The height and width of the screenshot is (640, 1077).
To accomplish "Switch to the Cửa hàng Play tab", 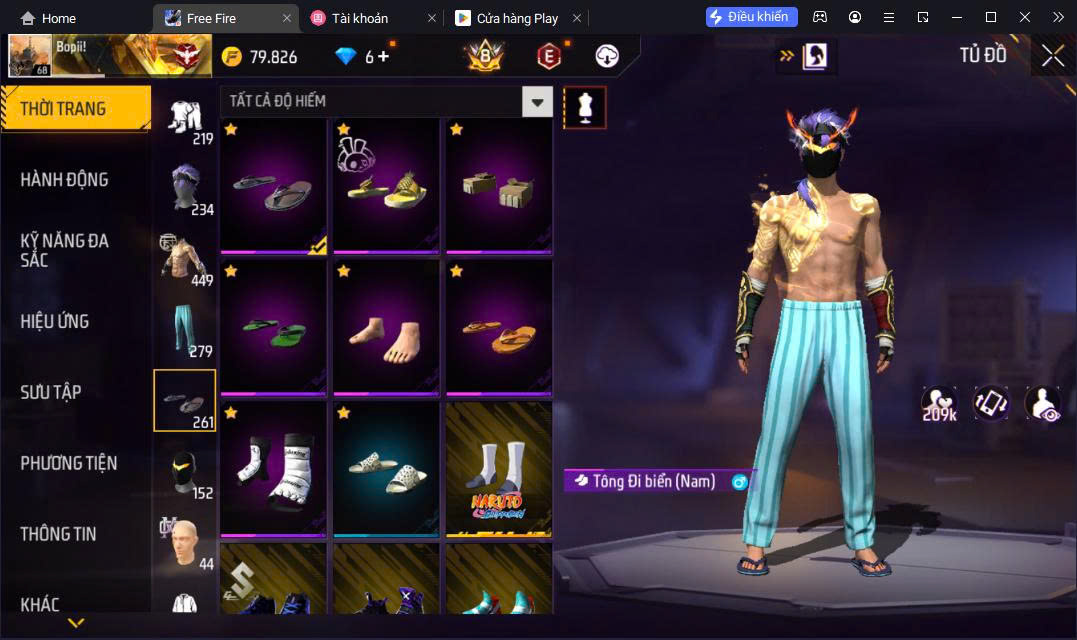I will tap(516, 18).
